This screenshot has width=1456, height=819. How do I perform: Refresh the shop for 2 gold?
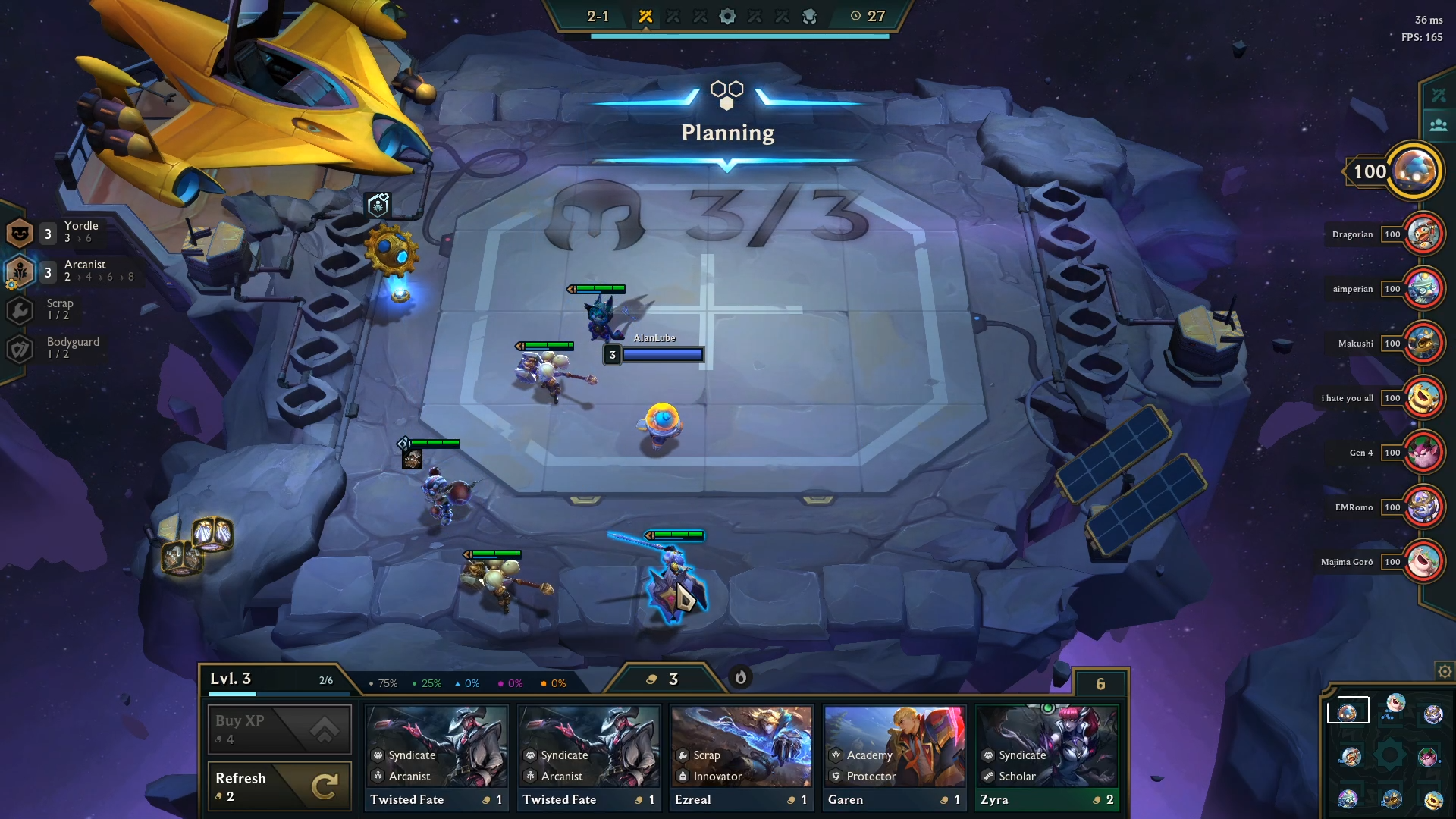(x=279, y=786)
